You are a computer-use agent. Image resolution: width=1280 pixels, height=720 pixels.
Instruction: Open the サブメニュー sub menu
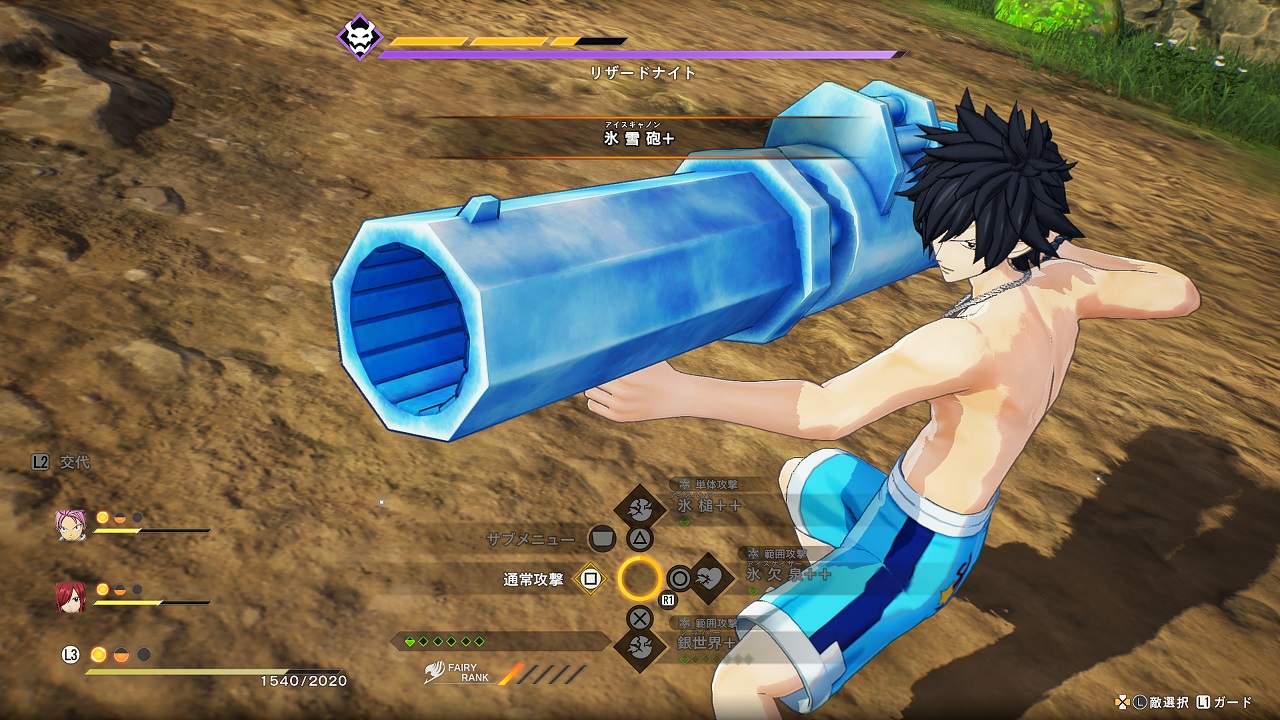click(x=601, y=539)
